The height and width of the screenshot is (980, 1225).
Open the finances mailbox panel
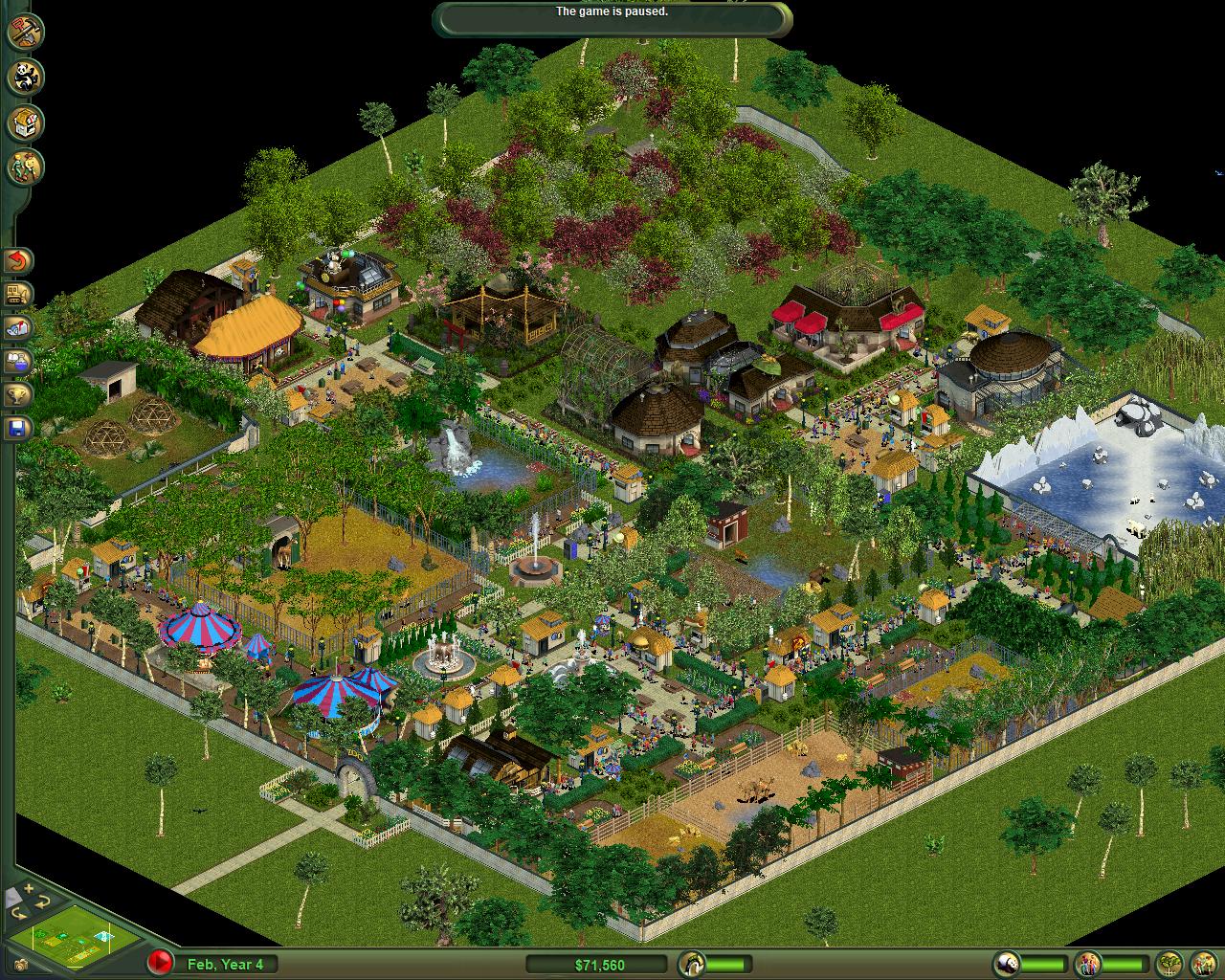point(15,327)
